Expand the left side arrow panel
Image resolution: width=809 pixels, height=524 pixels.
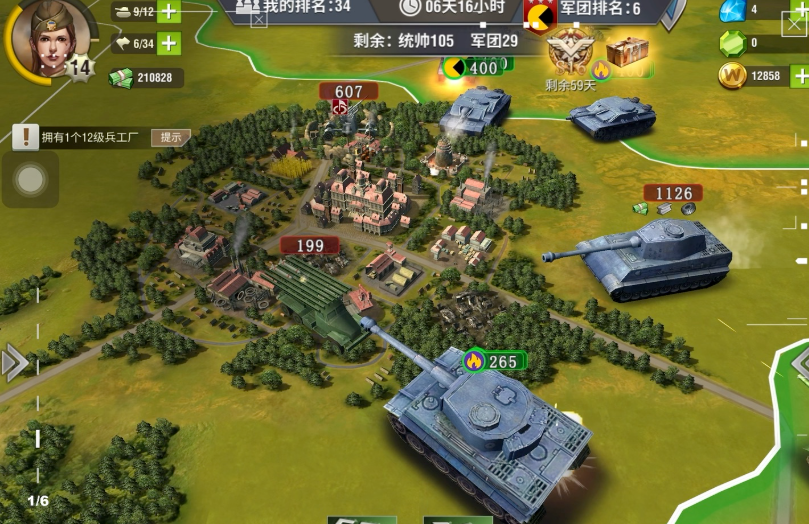14,362
